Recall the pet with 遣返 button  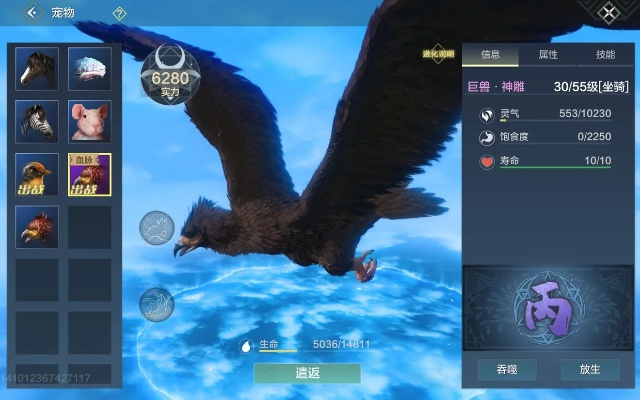point(307,373)
